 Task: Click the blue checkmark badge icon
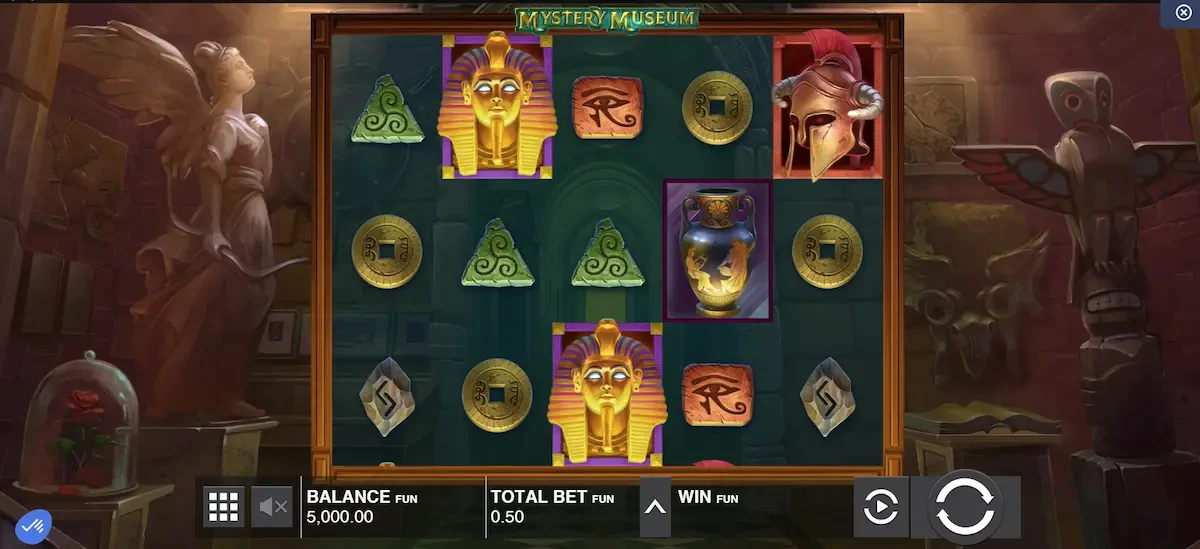click(33, 525)
